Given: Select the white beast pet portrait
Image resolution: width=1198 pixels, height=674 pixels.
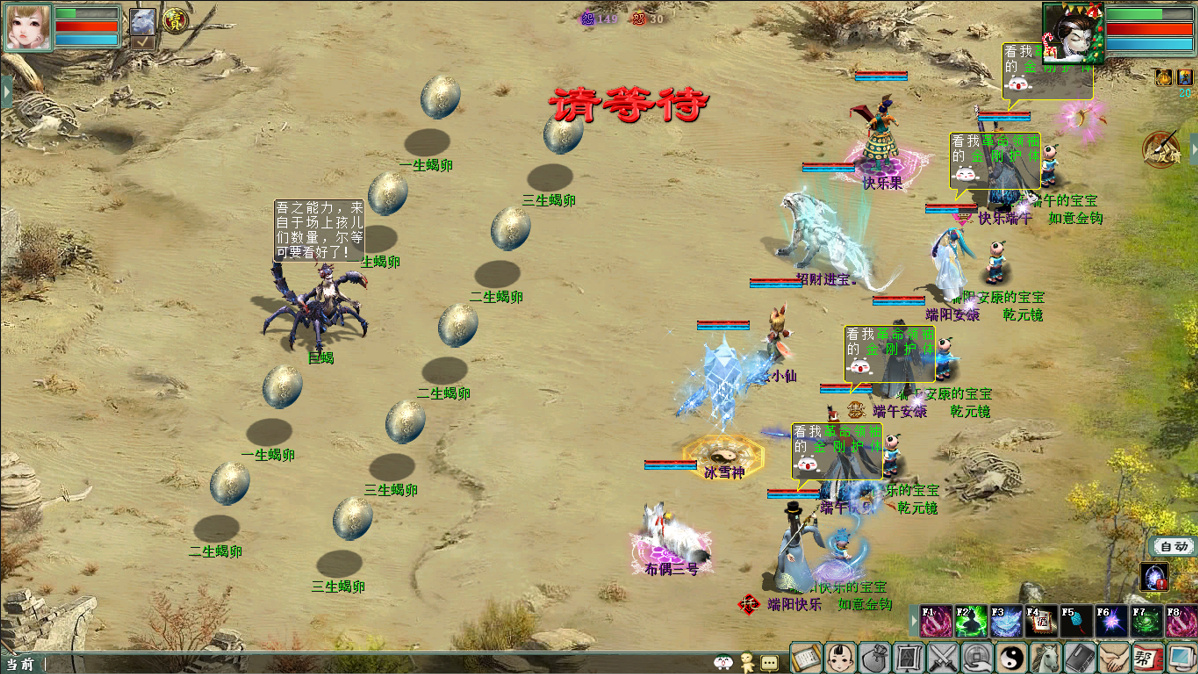Looking at the screenshot, I should click(x=143, y=21).
